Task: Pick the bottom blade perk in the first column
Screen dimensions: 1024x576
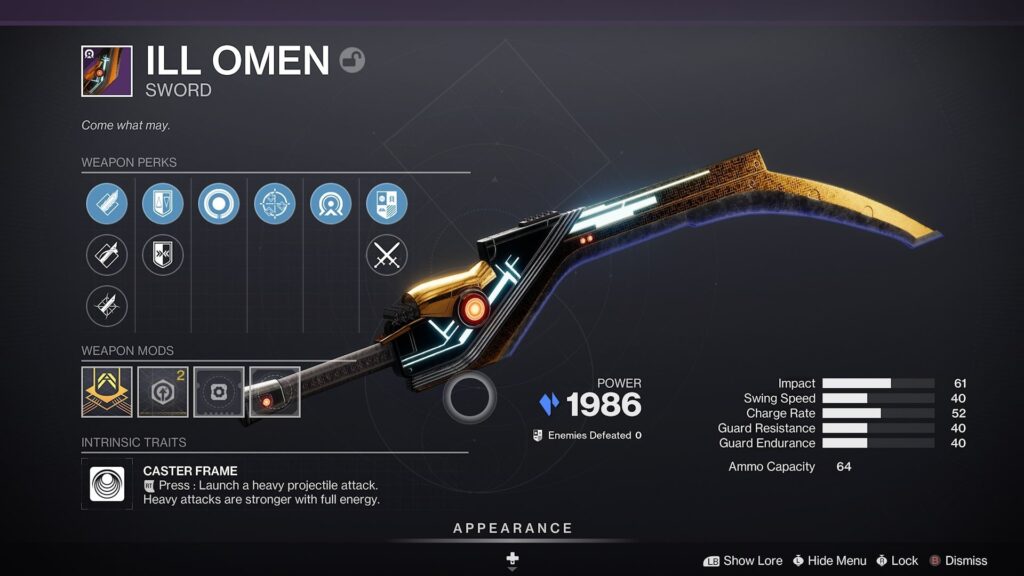Action: [x=106, y=306]
